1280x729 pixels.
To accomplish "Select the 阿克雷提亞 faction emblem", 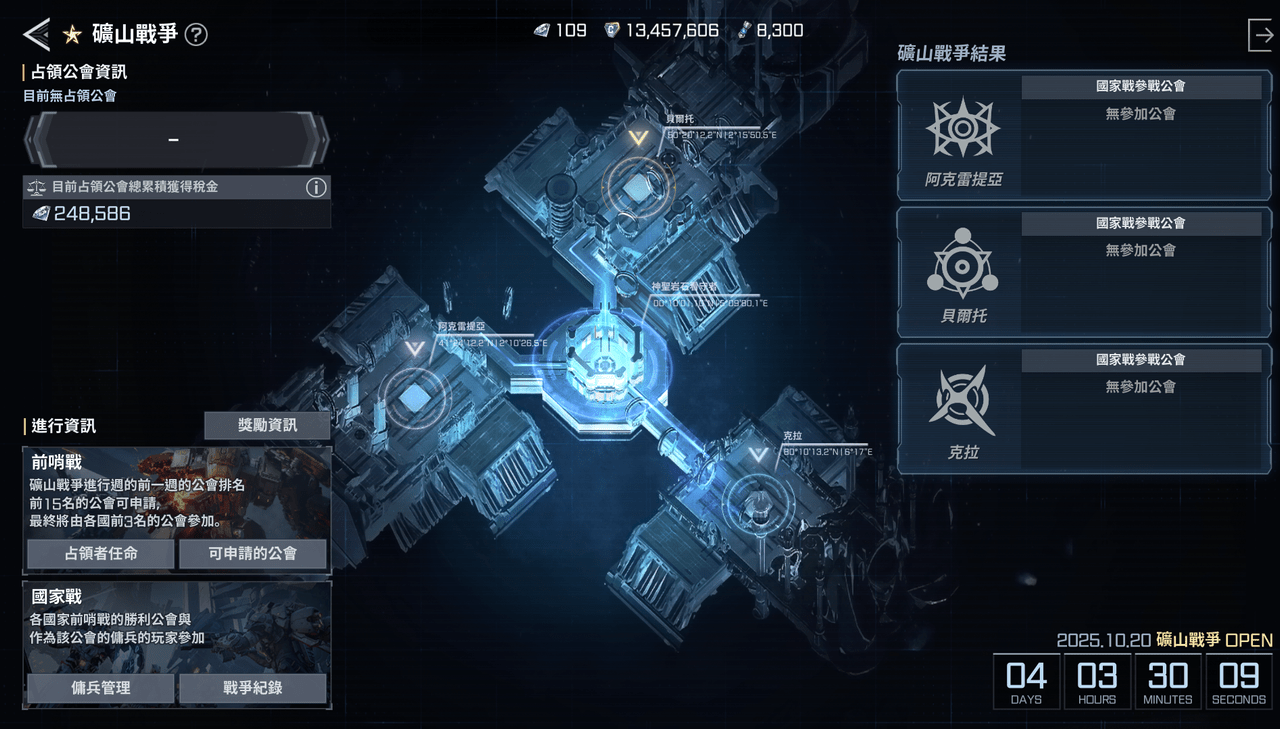I will tap(961, 130).
